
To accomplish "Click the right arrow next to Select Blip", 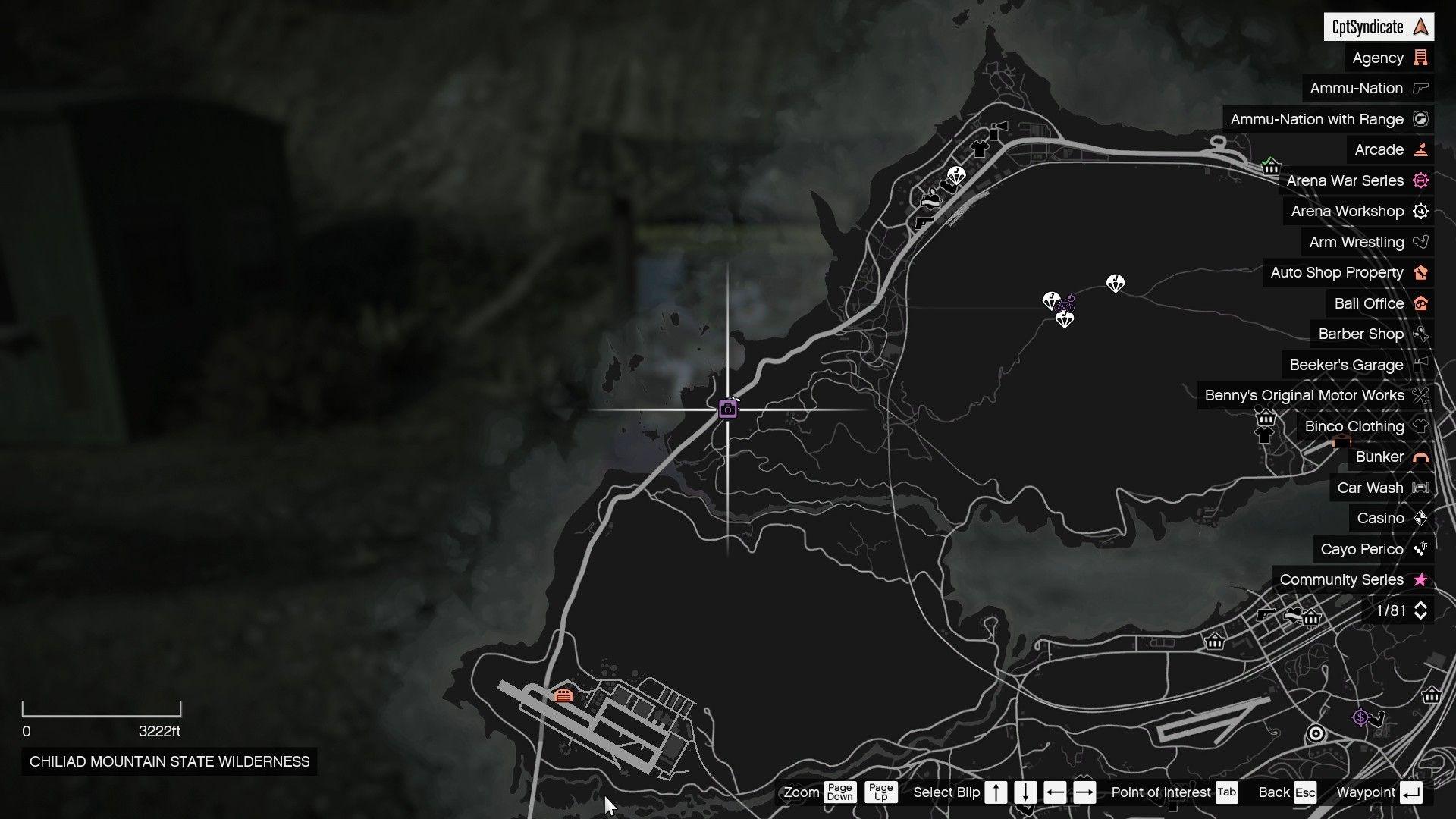I will click(x=1086, y=792).
